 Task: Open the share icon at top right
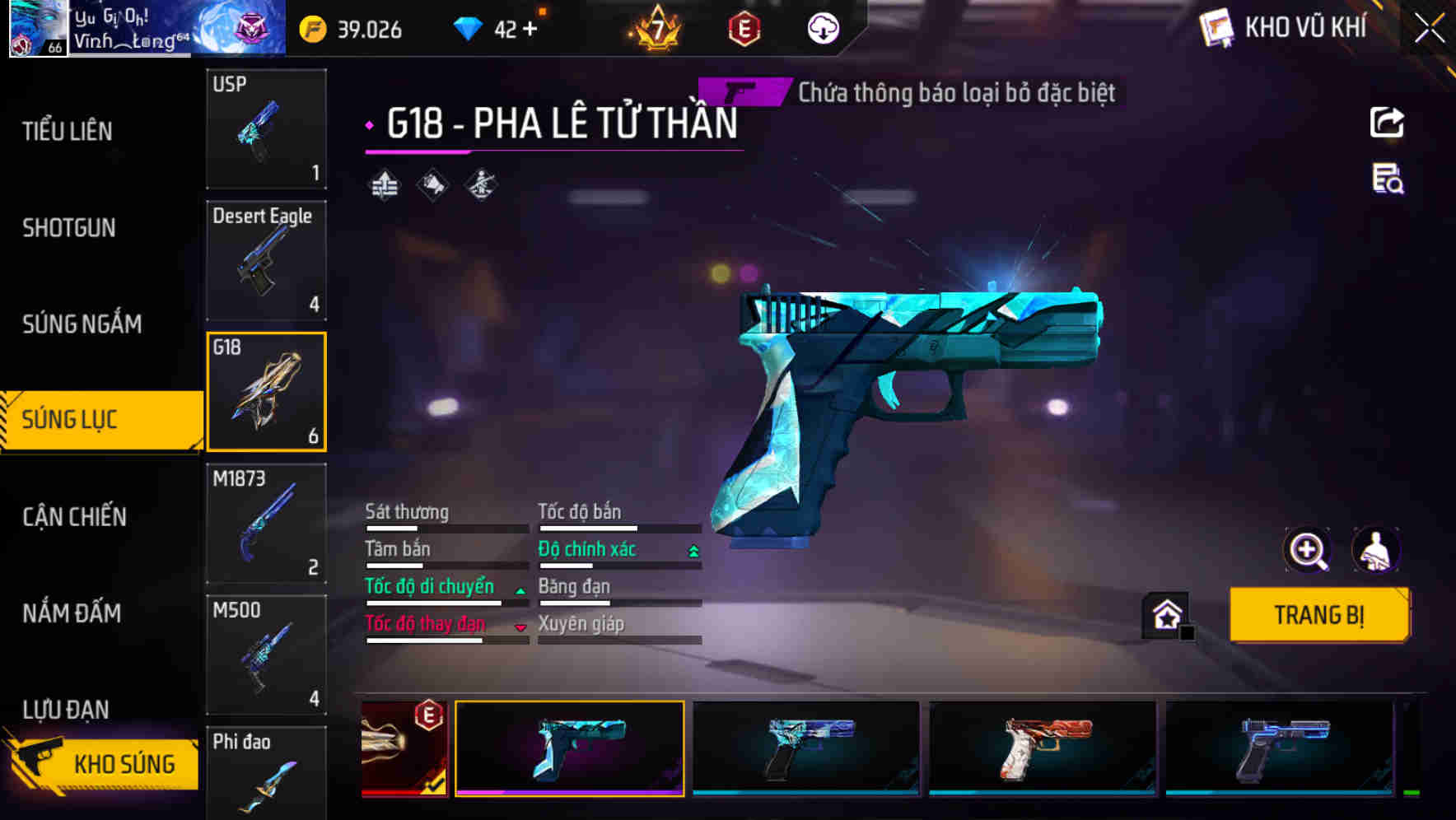(x=1386, y=122)
